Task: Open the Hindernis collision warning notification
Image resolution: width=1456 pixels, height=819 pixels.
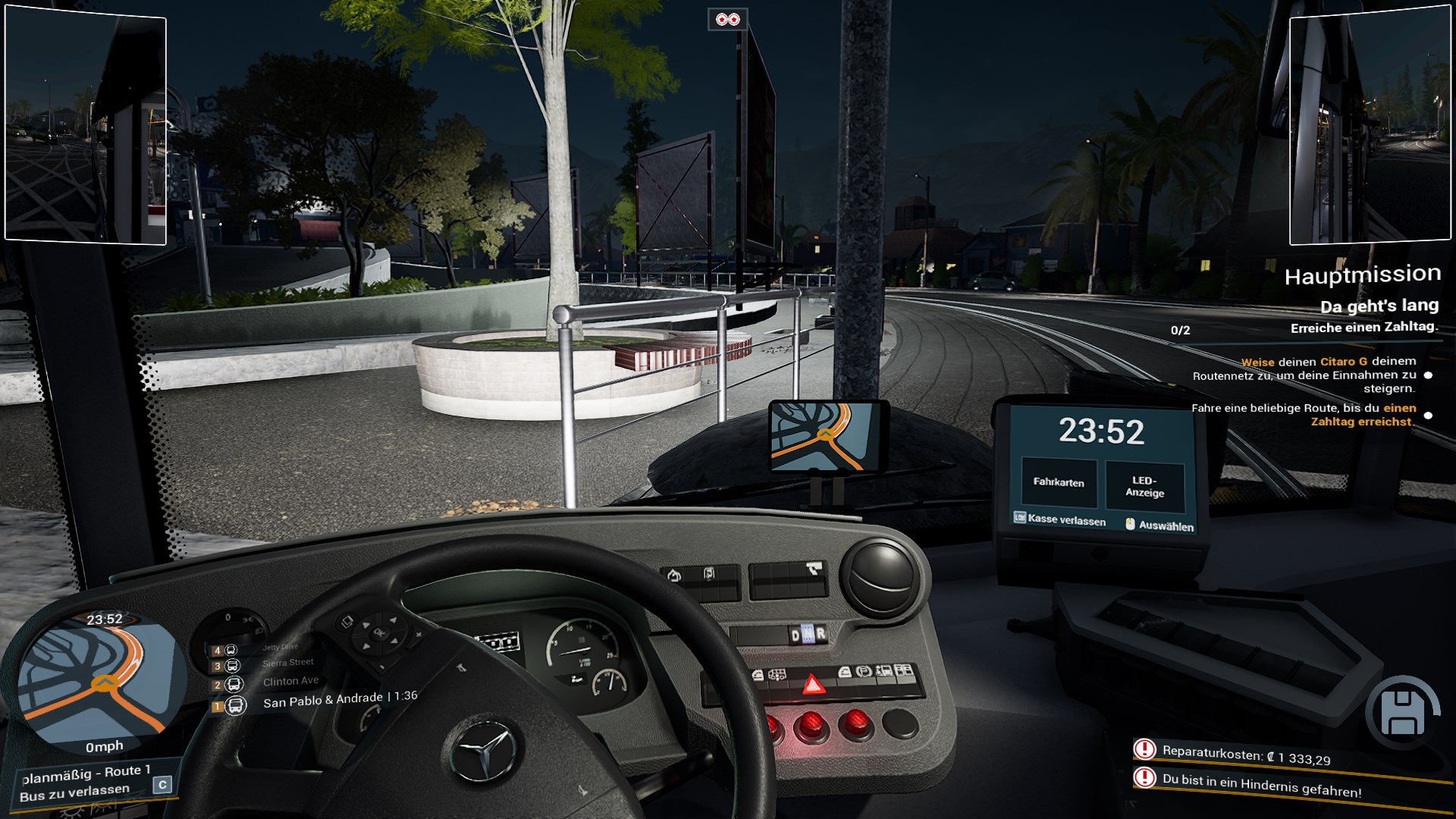Action: click(x=1261, y=785)
